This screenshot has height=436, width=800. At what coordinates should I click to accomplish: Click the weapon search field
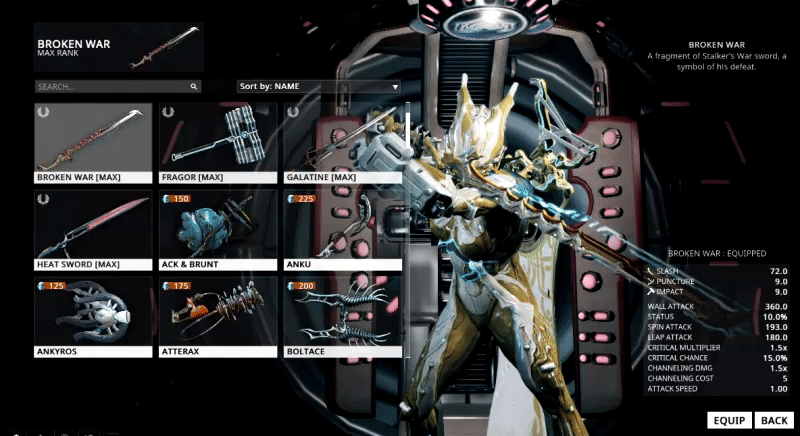point(117,87)
